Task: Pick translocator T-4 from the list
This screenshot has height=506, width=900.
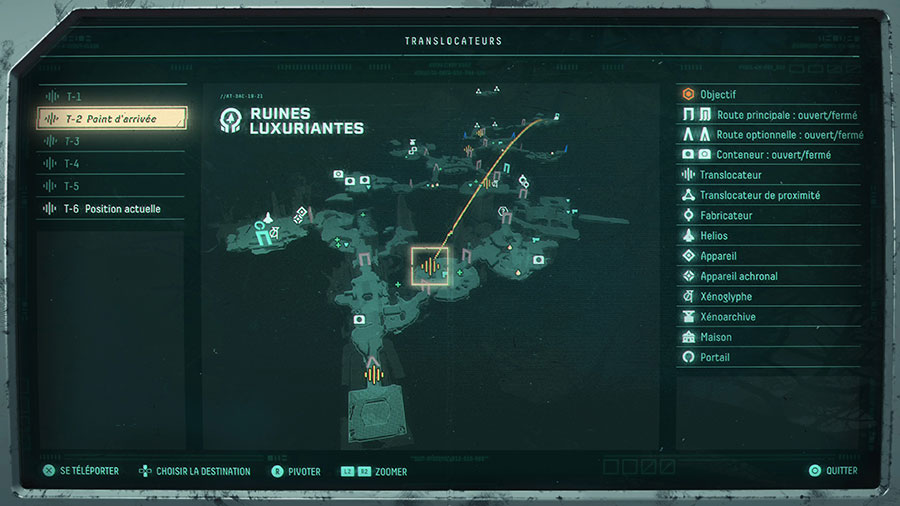Action: click(x=110, y=164)
